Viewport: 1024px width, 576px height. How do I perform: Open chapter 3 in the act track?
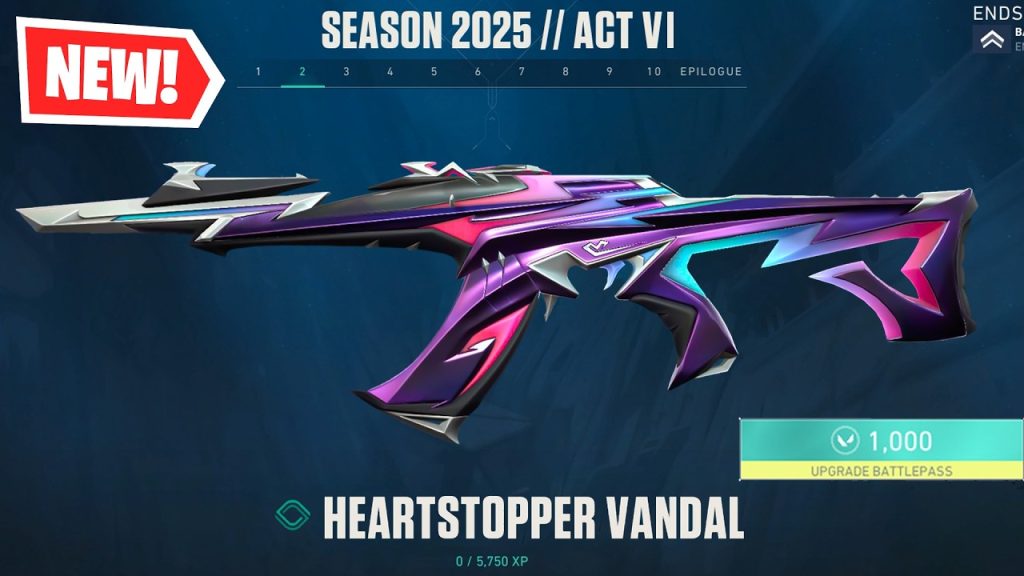point(346,72)
